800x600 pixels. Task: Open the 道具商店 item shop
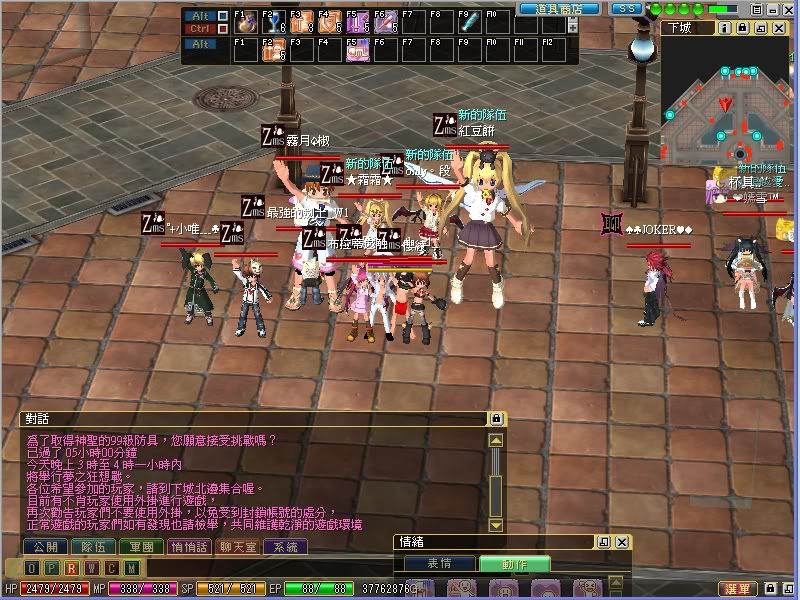tap(559, 8)
